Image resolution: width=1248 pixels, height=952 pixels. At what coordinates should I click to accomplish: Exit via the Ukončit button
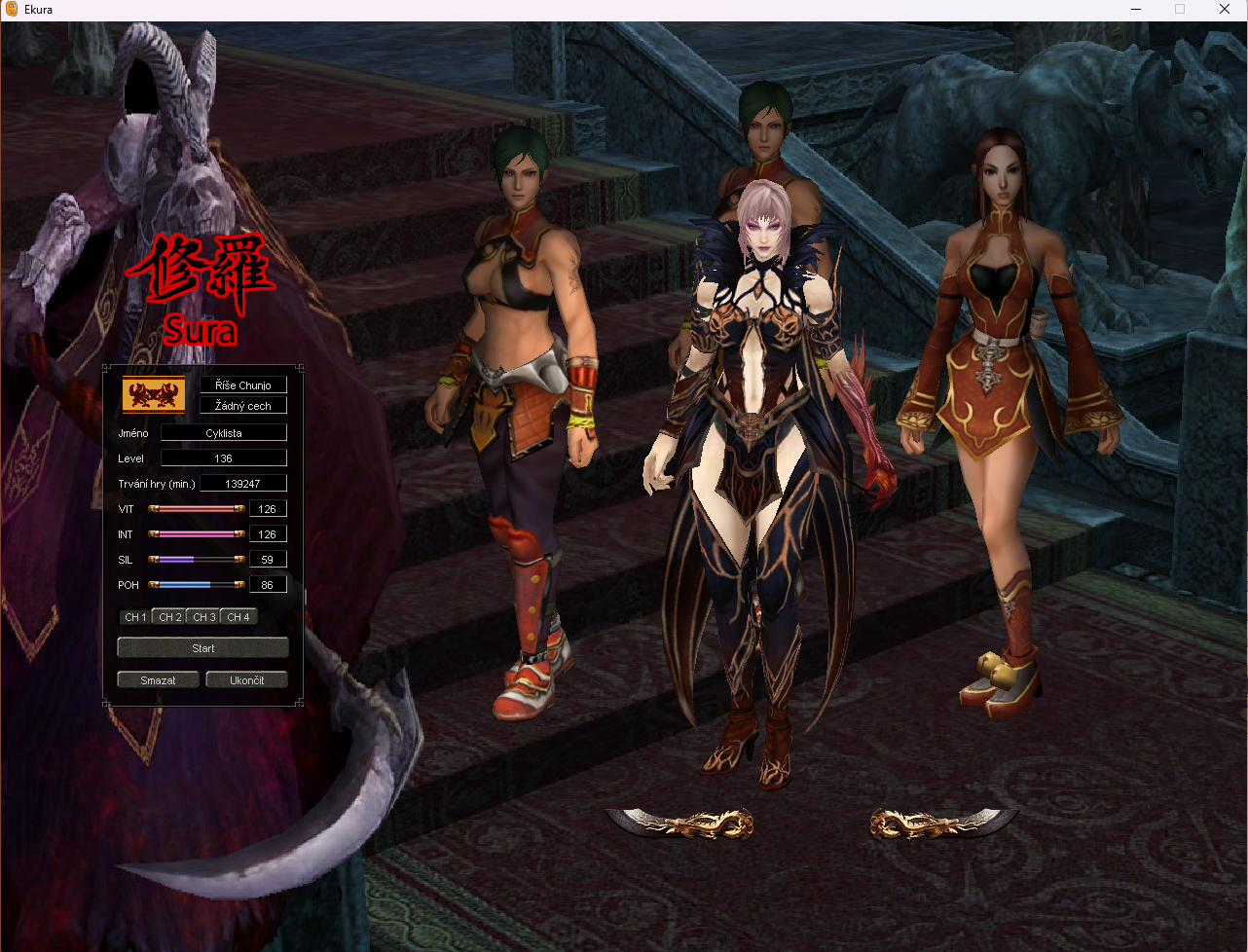point(247,679)
